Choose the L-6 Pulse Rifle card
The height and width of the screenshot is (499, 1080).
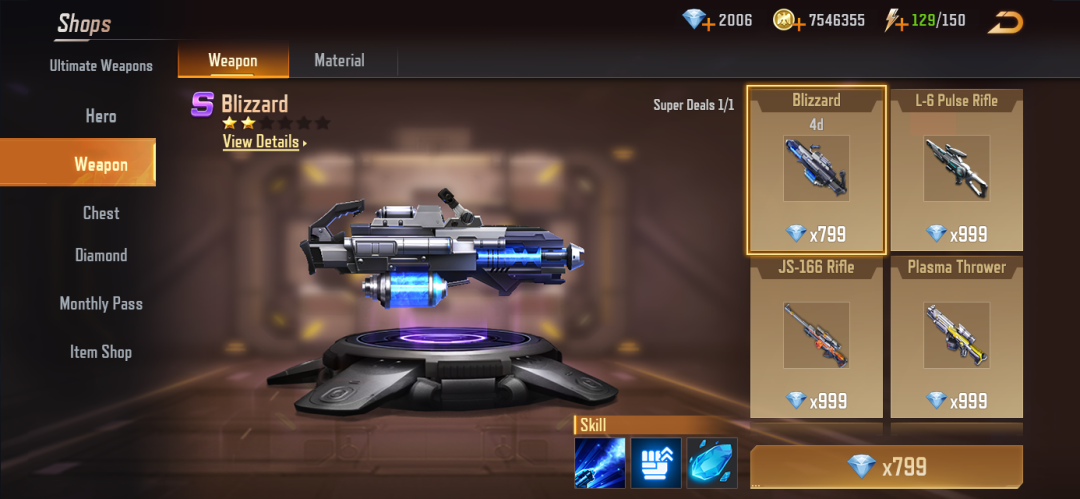point(956,170)
